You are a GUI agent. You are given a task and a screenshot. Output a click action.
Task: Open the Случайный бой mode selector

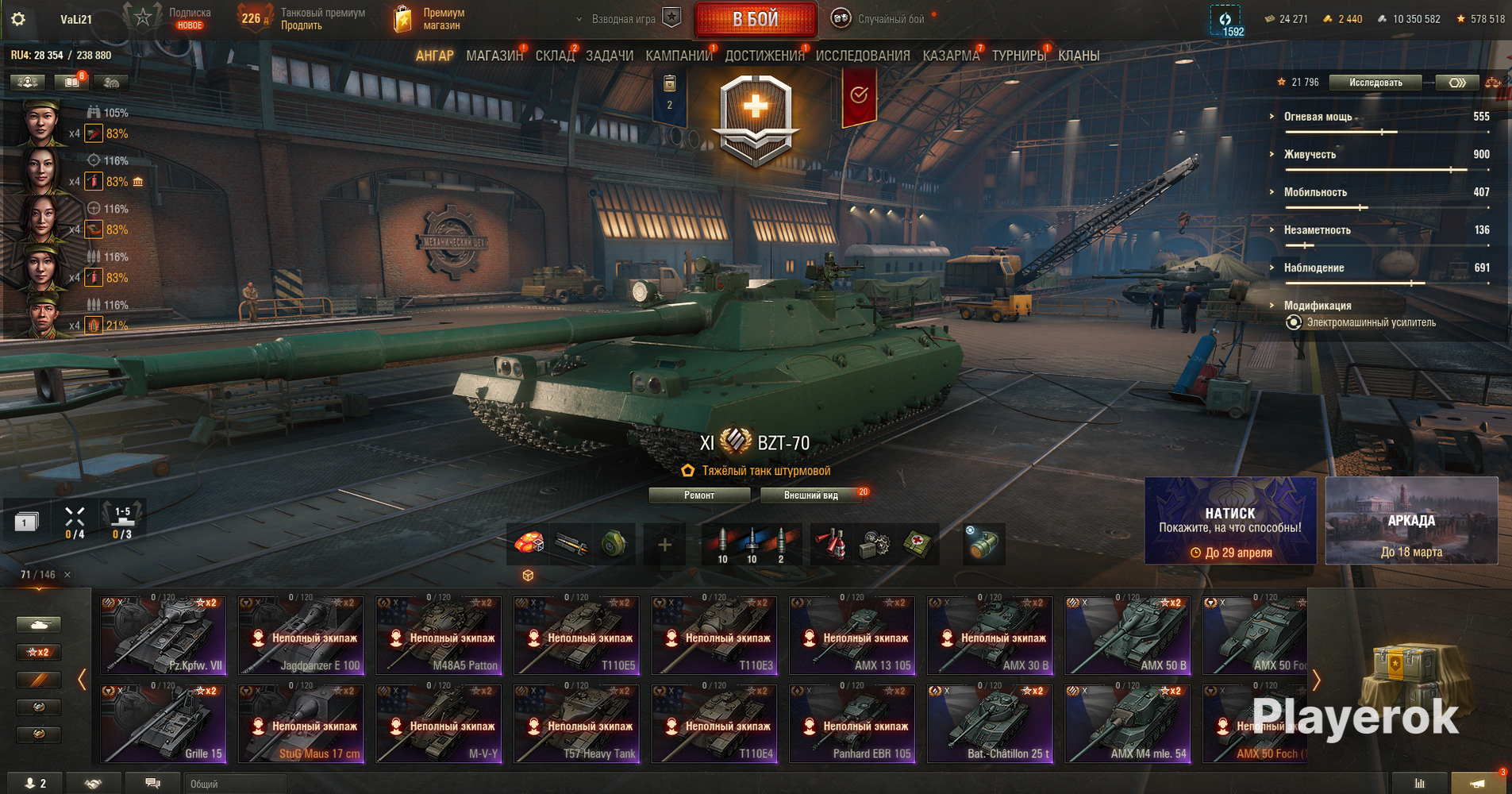[879, 19]
